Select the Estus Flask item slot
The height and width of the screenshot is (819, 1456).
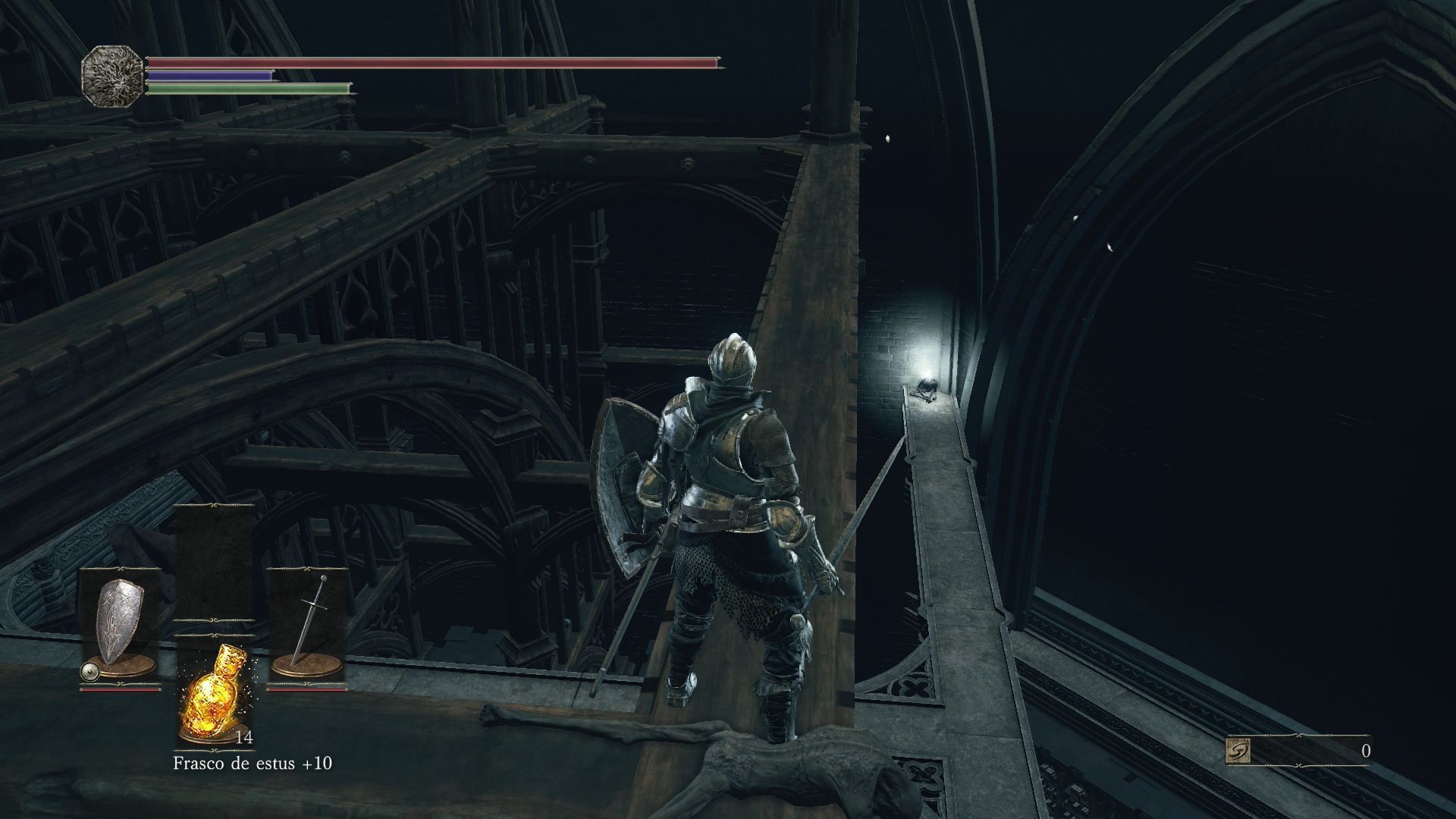(x=215, y=692)
